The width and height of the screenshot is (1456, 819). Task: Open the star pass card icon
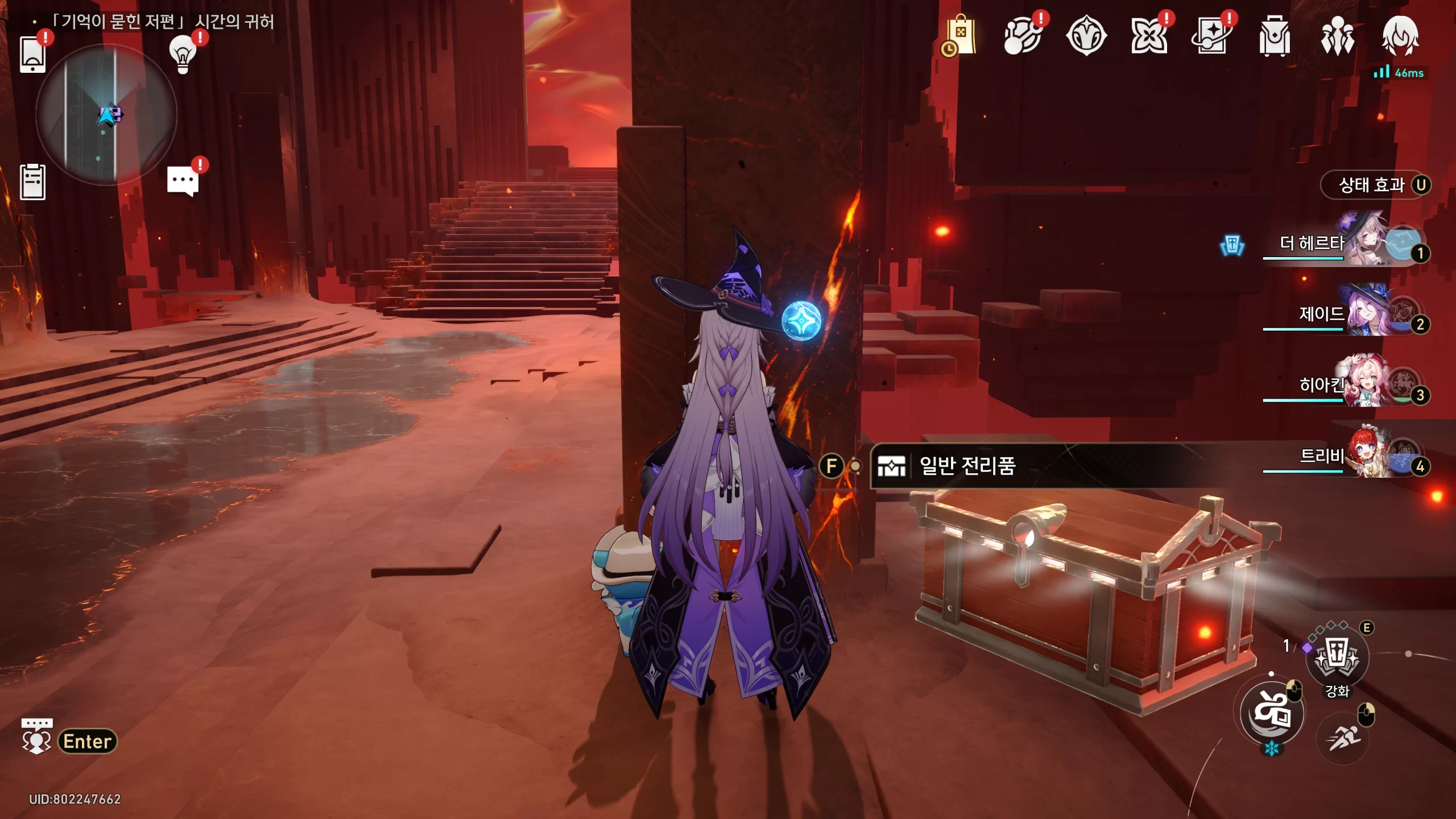[1211, 36]
